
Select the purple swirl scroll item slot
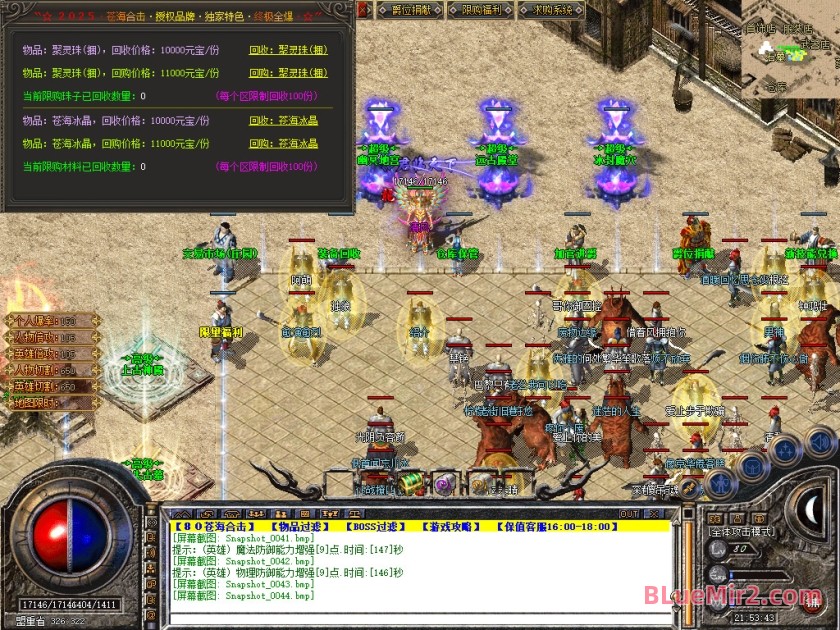pos(445,484)
